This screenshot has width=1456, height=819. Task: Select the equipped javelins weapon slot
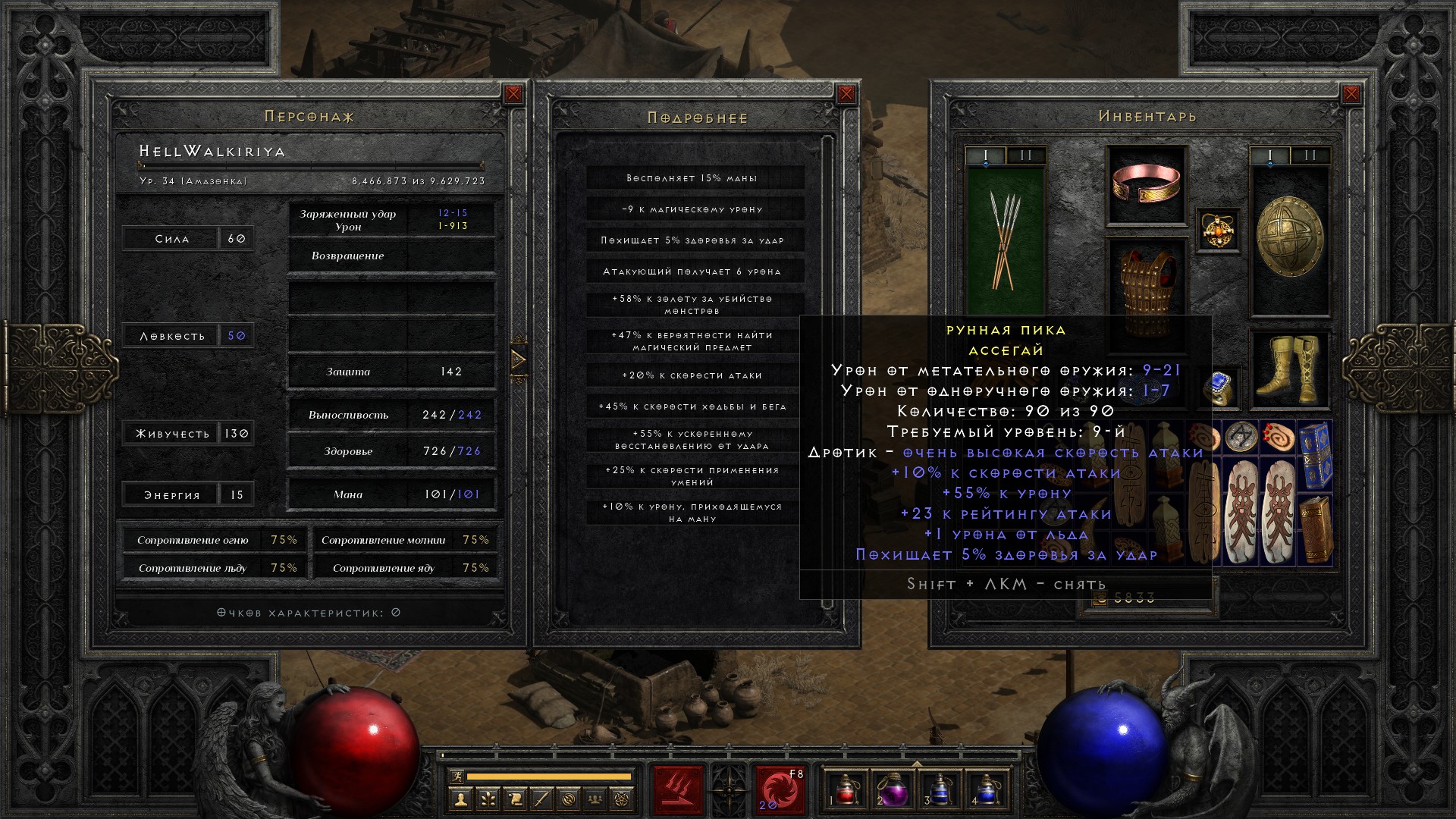tap(1006, 239)
